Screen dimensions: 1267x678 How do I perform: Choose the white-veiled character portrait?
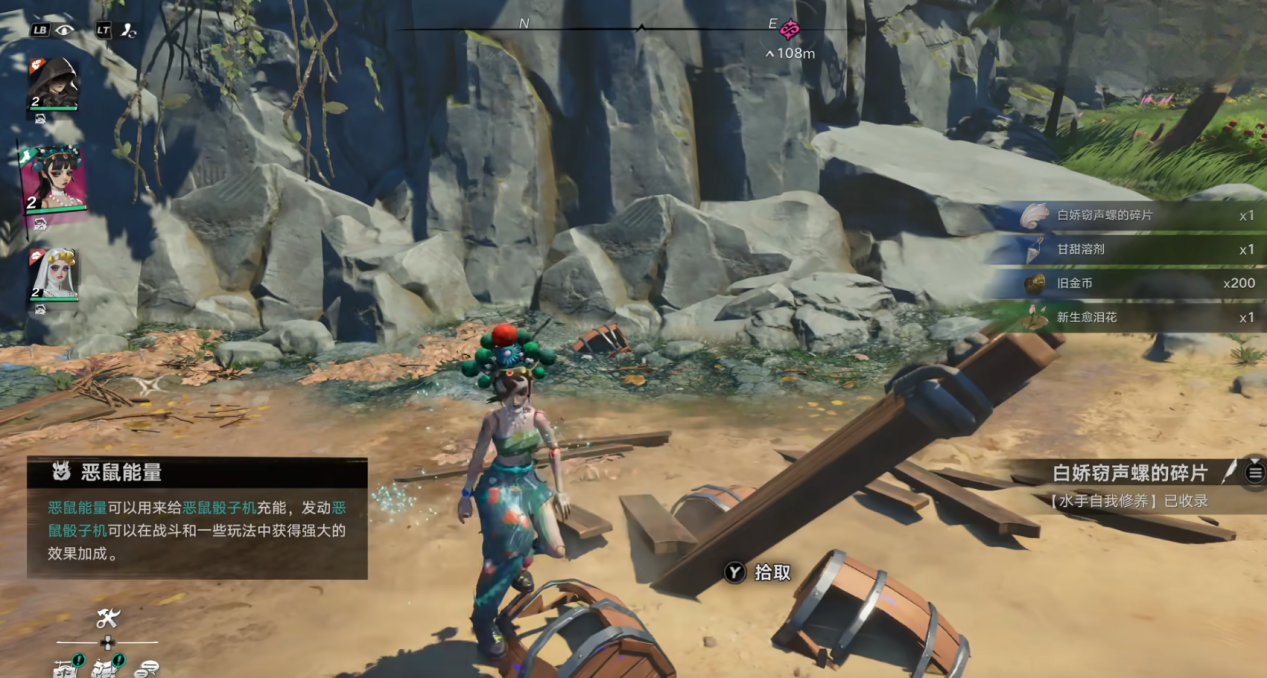pyautogui.click(x=54, y=274)
